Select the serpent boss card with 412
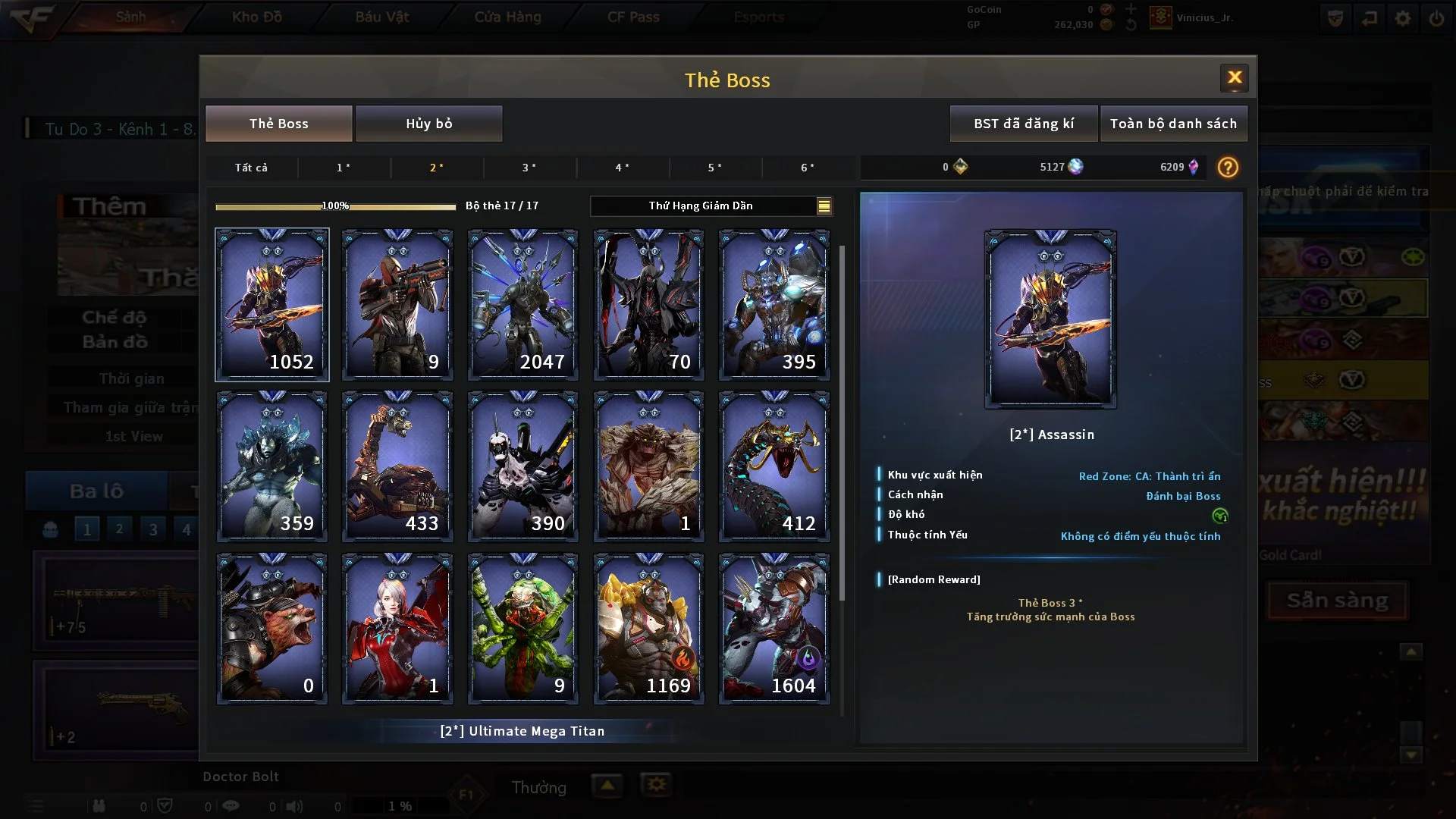The width and height of the screenshot is (1456, 819). [774, 466]
